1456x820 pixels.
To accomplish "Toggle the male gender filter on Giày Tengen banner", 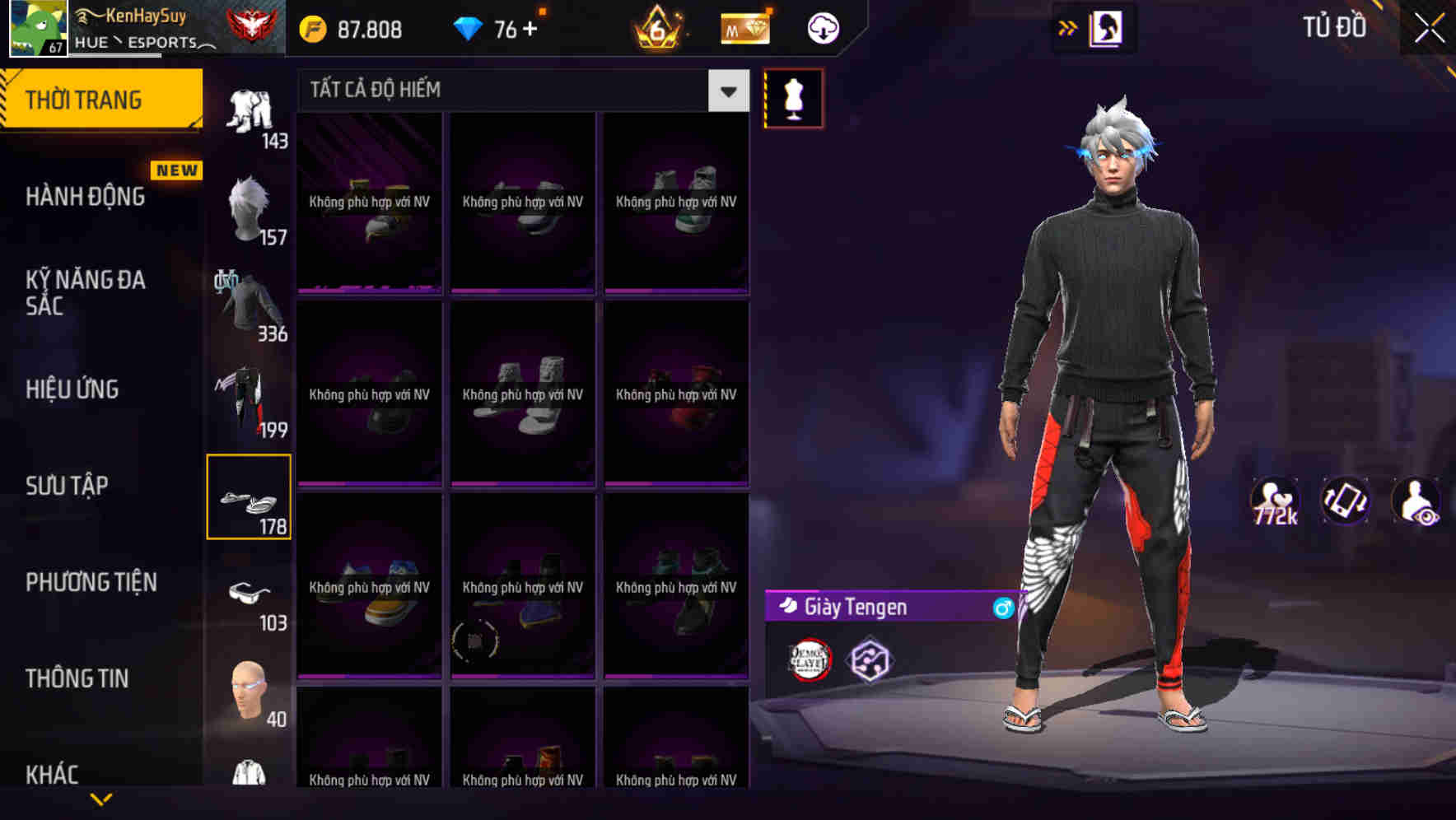I will point(1001,608).
